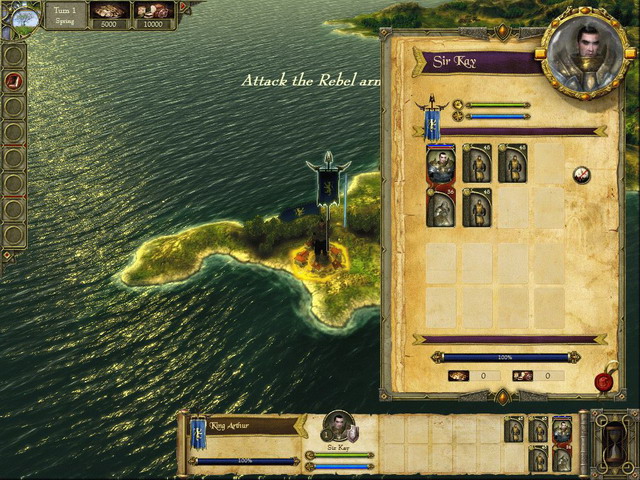Select Sir Kay's hero unit card
640x480 pixels.
point(440,163)
